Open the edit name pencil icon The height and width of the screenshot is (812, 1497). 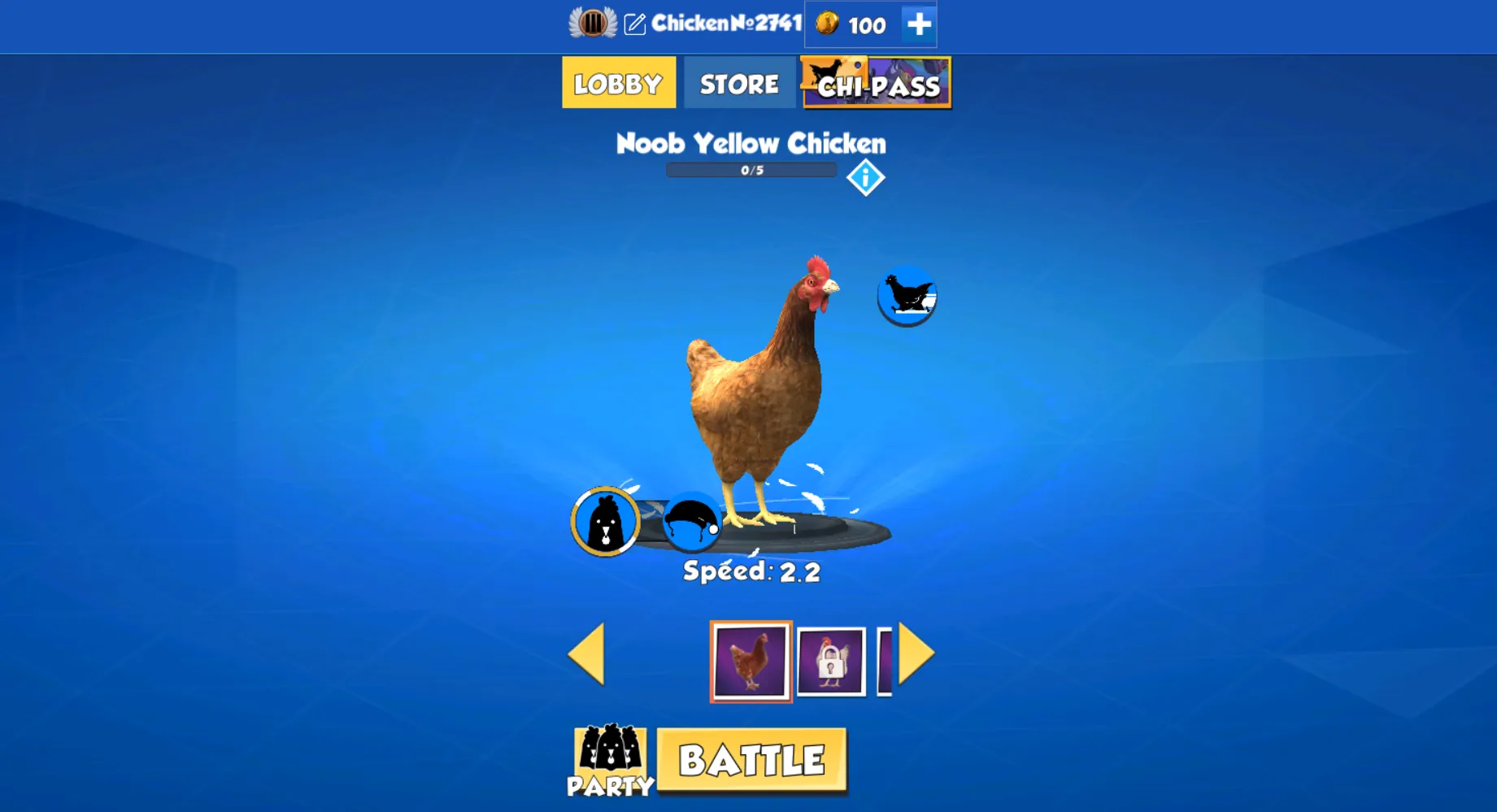coord(637,24)
